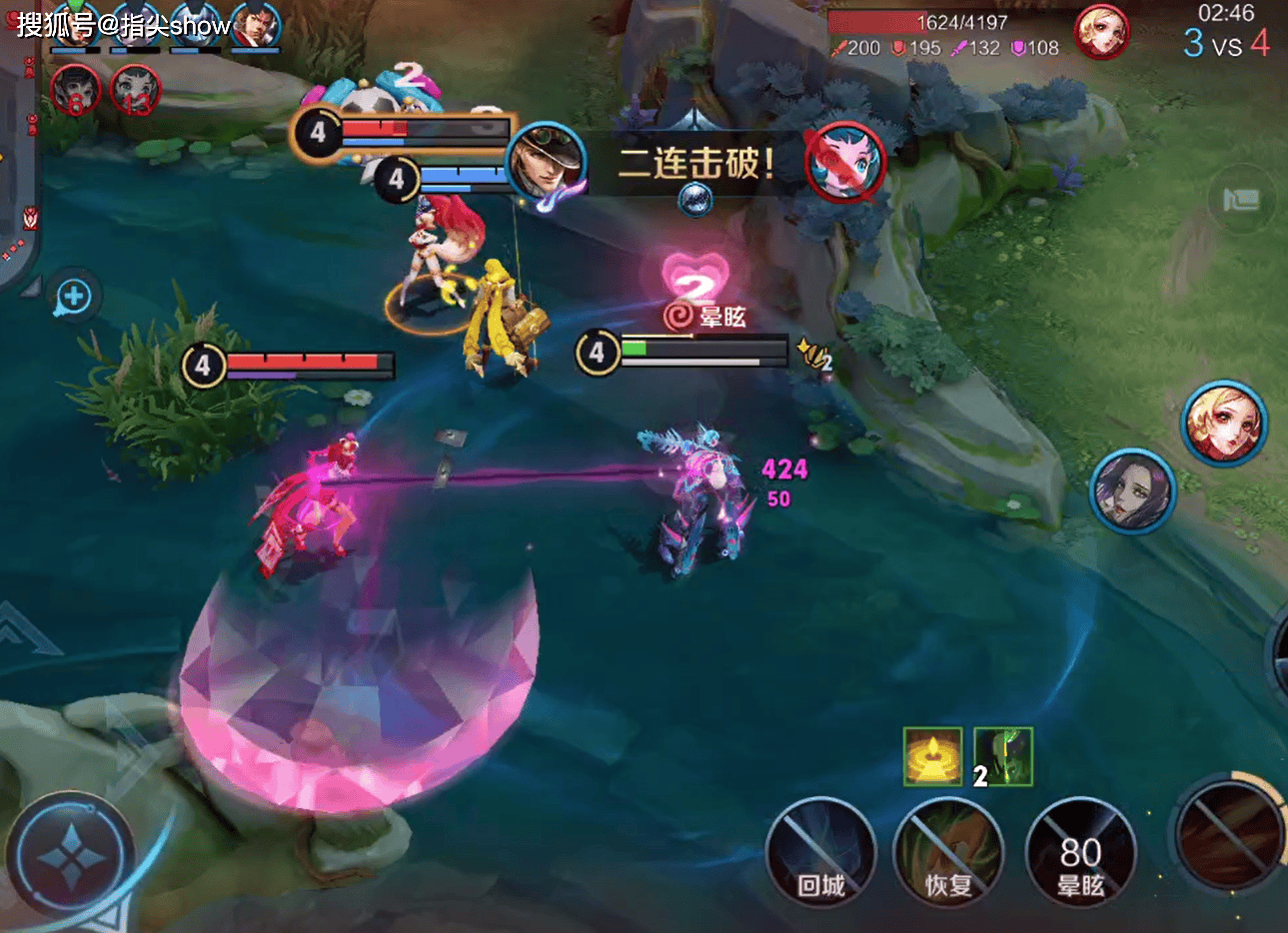Select the red-coated teammate portrait in top row

257,26
